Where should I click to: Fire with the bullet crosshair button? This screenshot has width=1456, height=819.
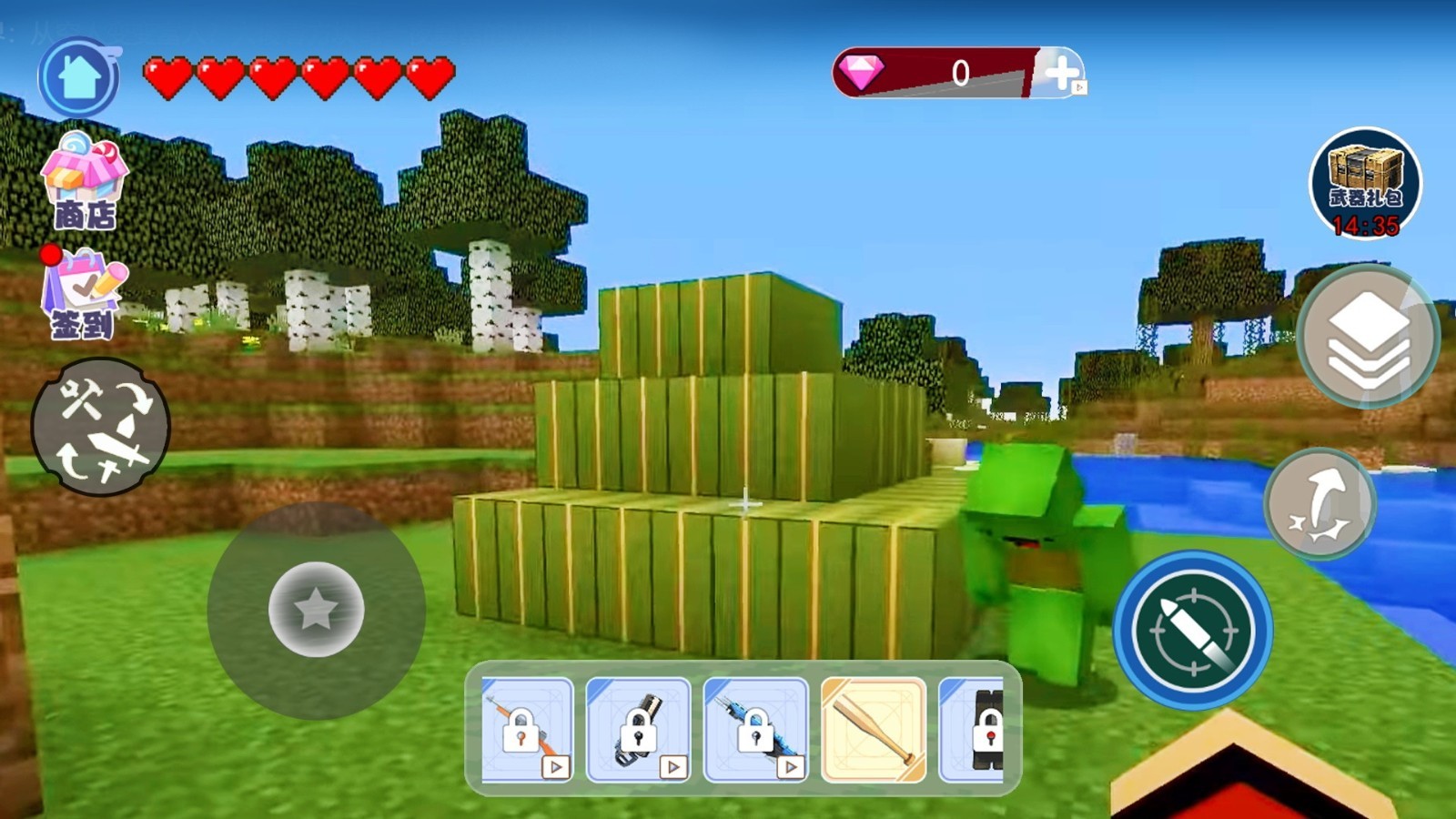[1193, 630]
